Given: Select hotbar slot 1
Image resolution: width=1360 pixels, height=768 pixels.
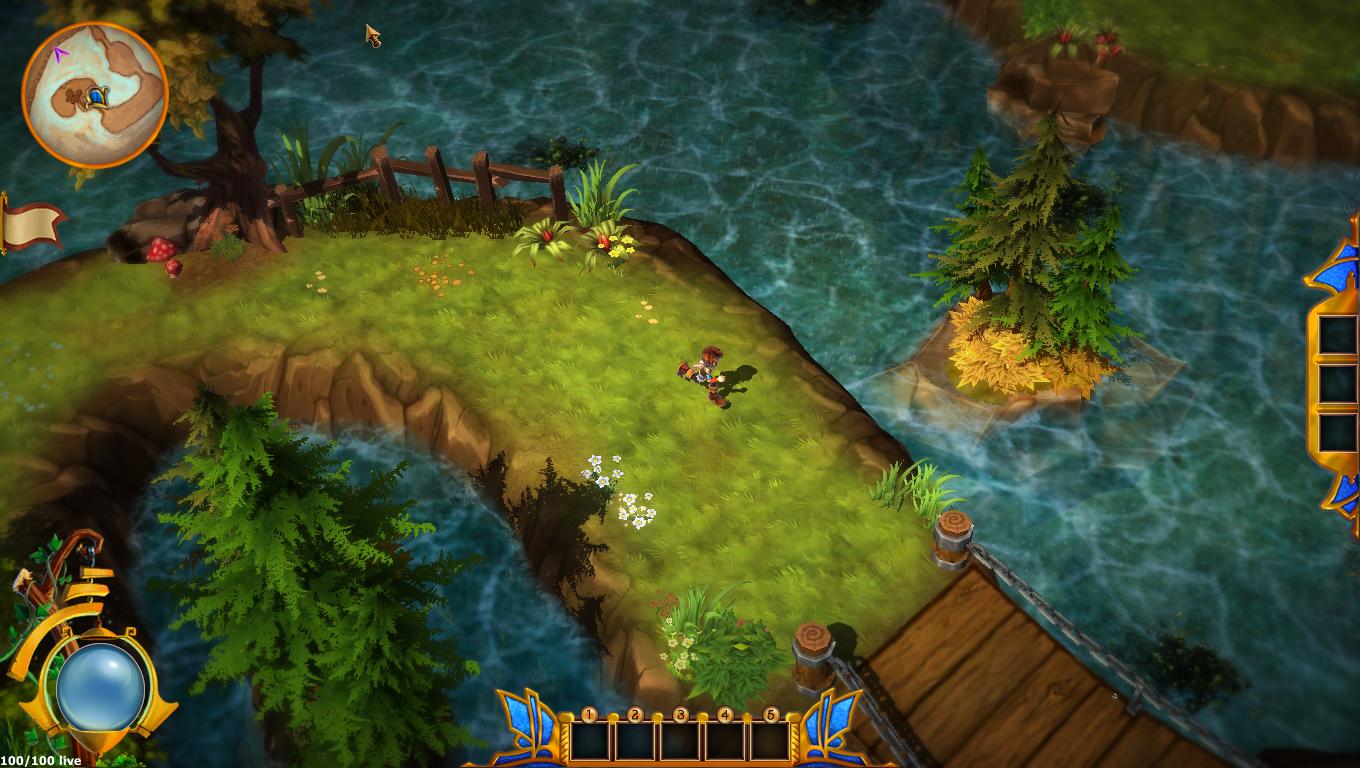Looking at the screenshot, I should [x=589, y=740].
